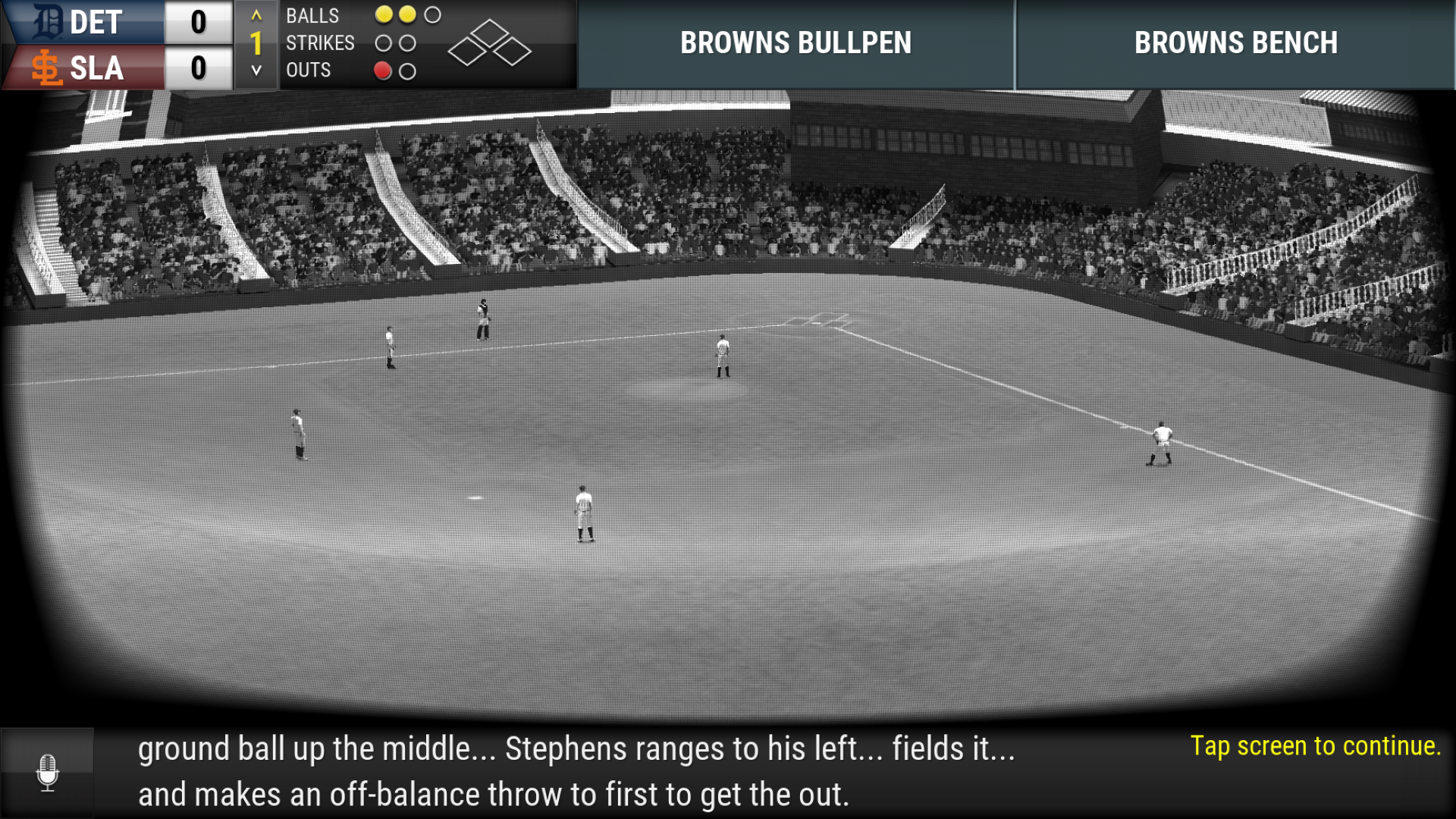Click the inning number indicator

[256, 43]
